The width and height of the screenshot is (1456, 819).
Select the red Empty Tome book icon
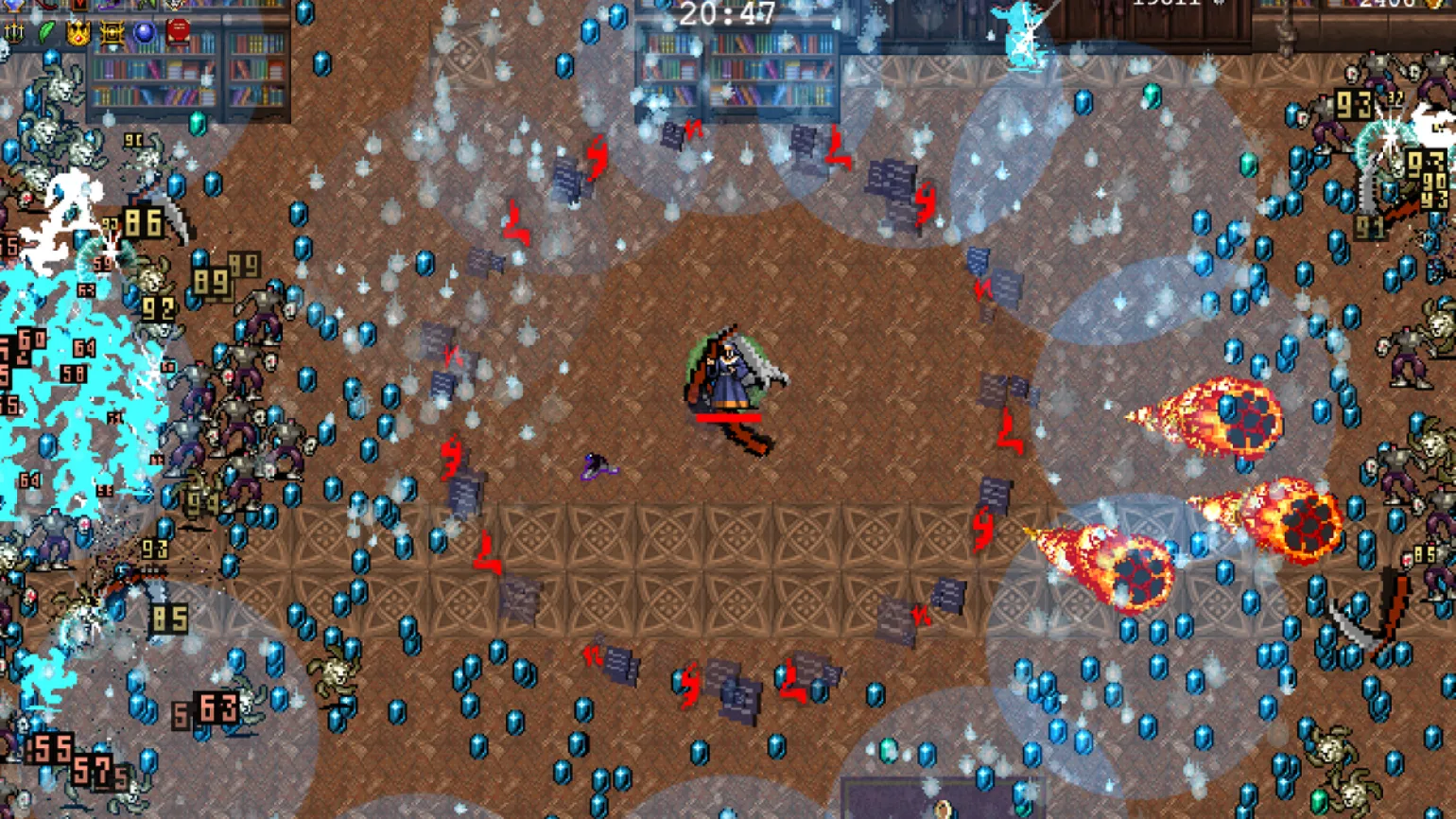[177, 33]
